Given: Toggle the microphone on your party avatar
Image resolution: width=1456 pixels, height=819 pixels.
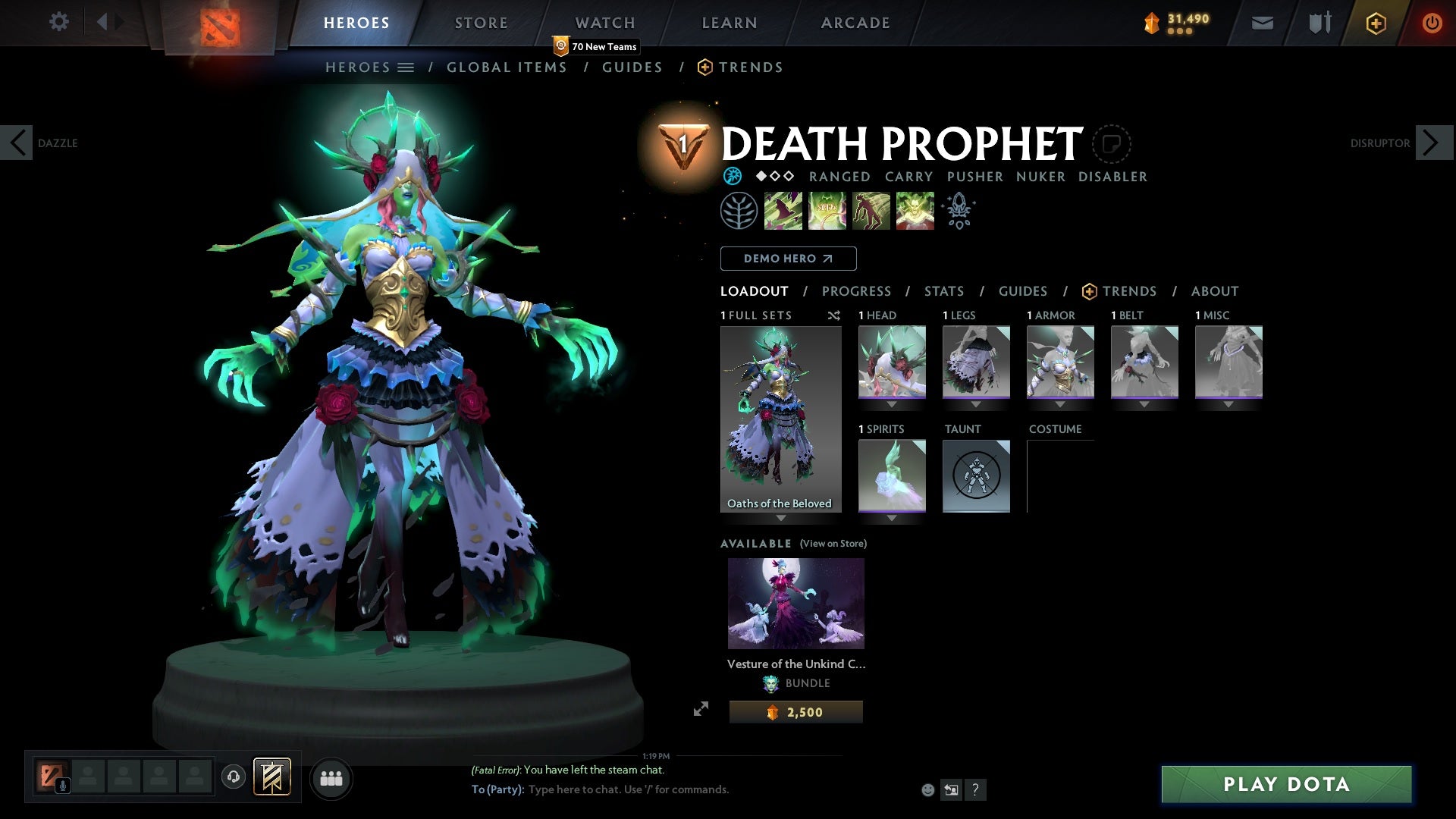Looking at the screenshot, I should (x=63, y=786).
